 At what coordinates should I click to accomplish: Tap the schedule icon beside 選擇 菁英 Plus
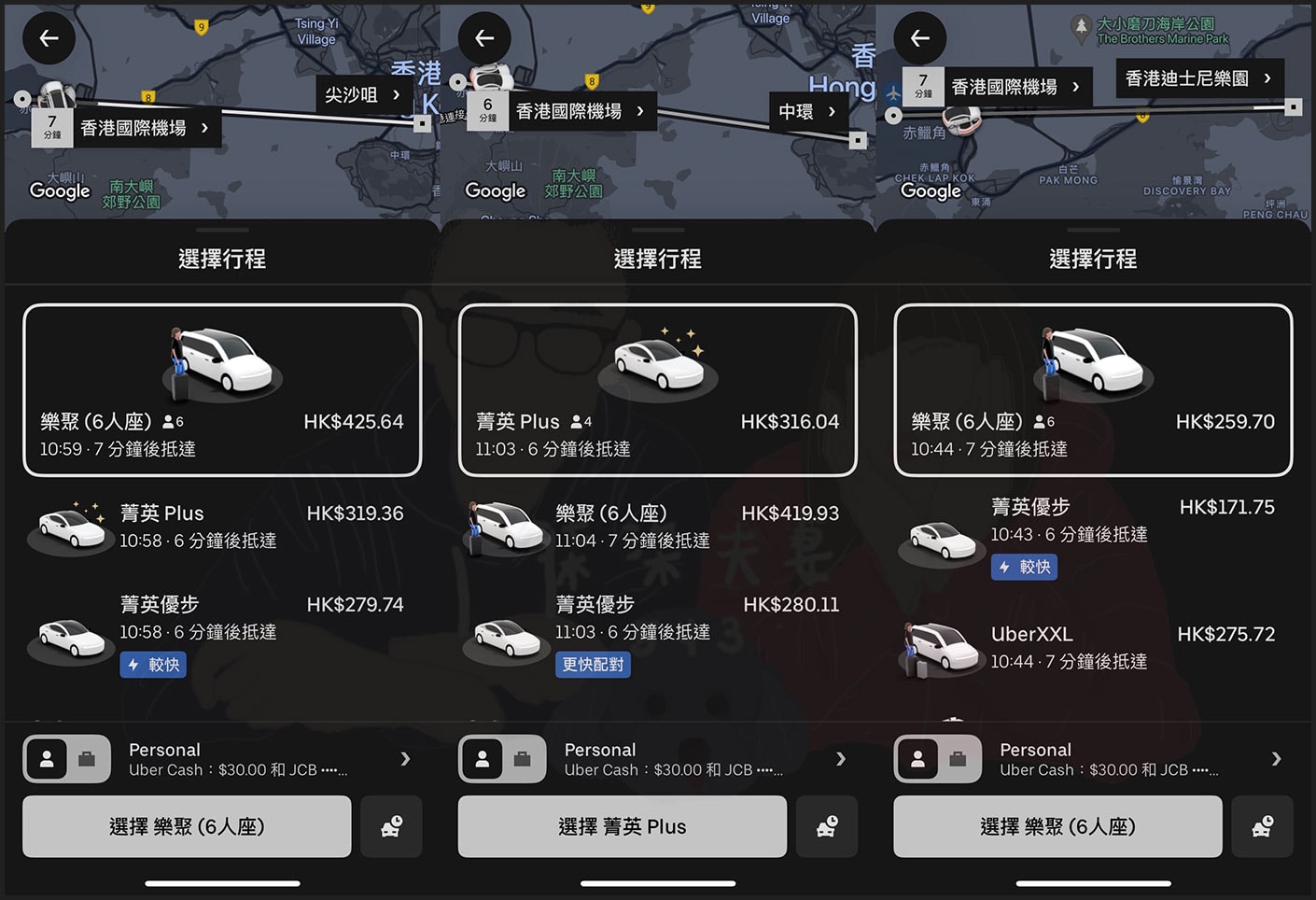tap(827, 826)
